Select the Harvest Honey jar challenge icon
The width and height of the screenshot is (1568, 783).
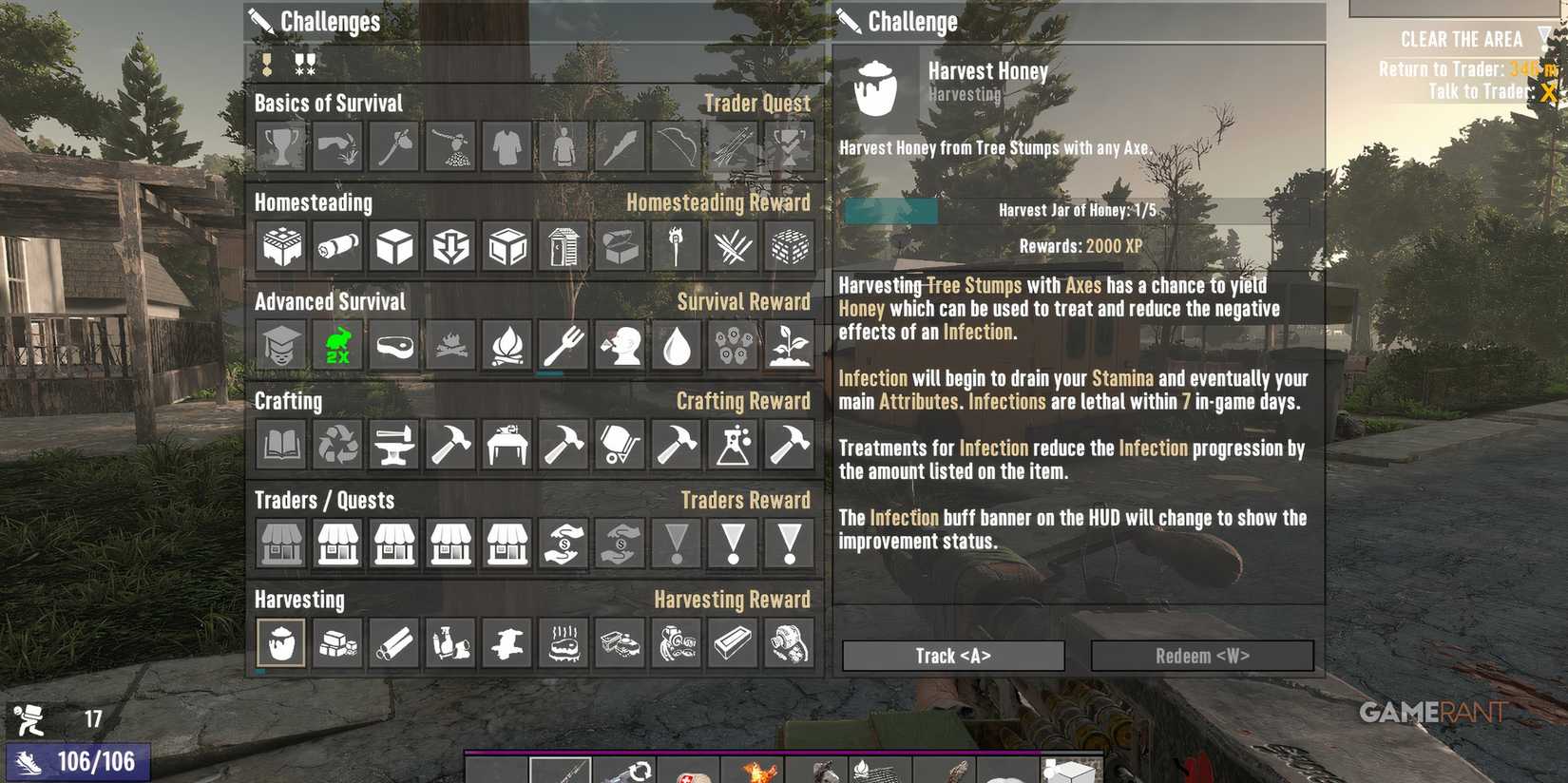[x=280, y=642]
